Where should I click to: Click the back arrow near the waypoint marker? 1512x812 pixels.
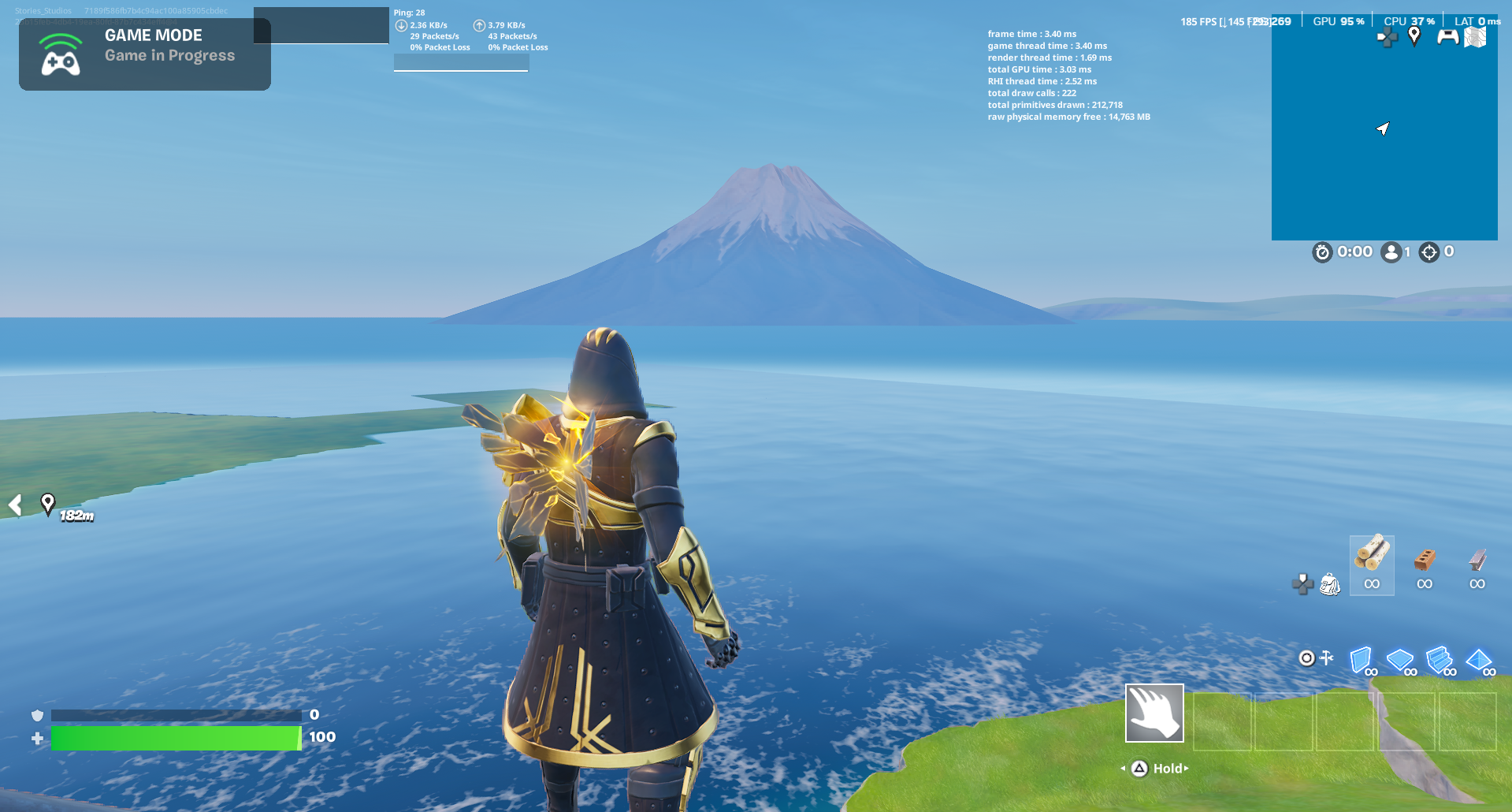(x=13, y=506)
